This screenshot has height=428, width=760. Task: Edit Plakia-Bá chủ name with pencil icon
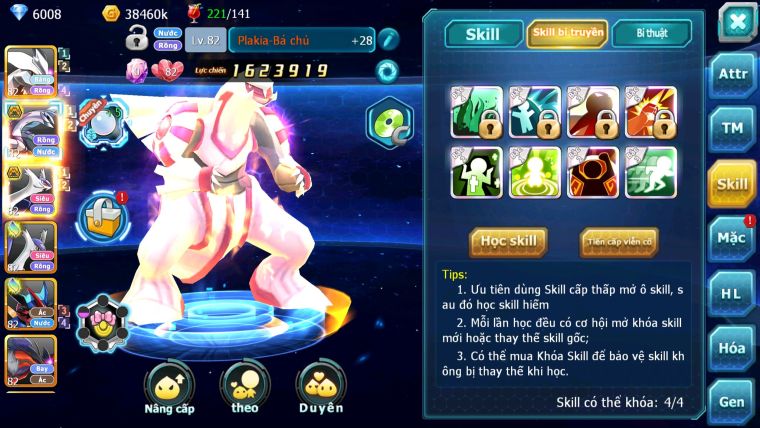(388, 40)
